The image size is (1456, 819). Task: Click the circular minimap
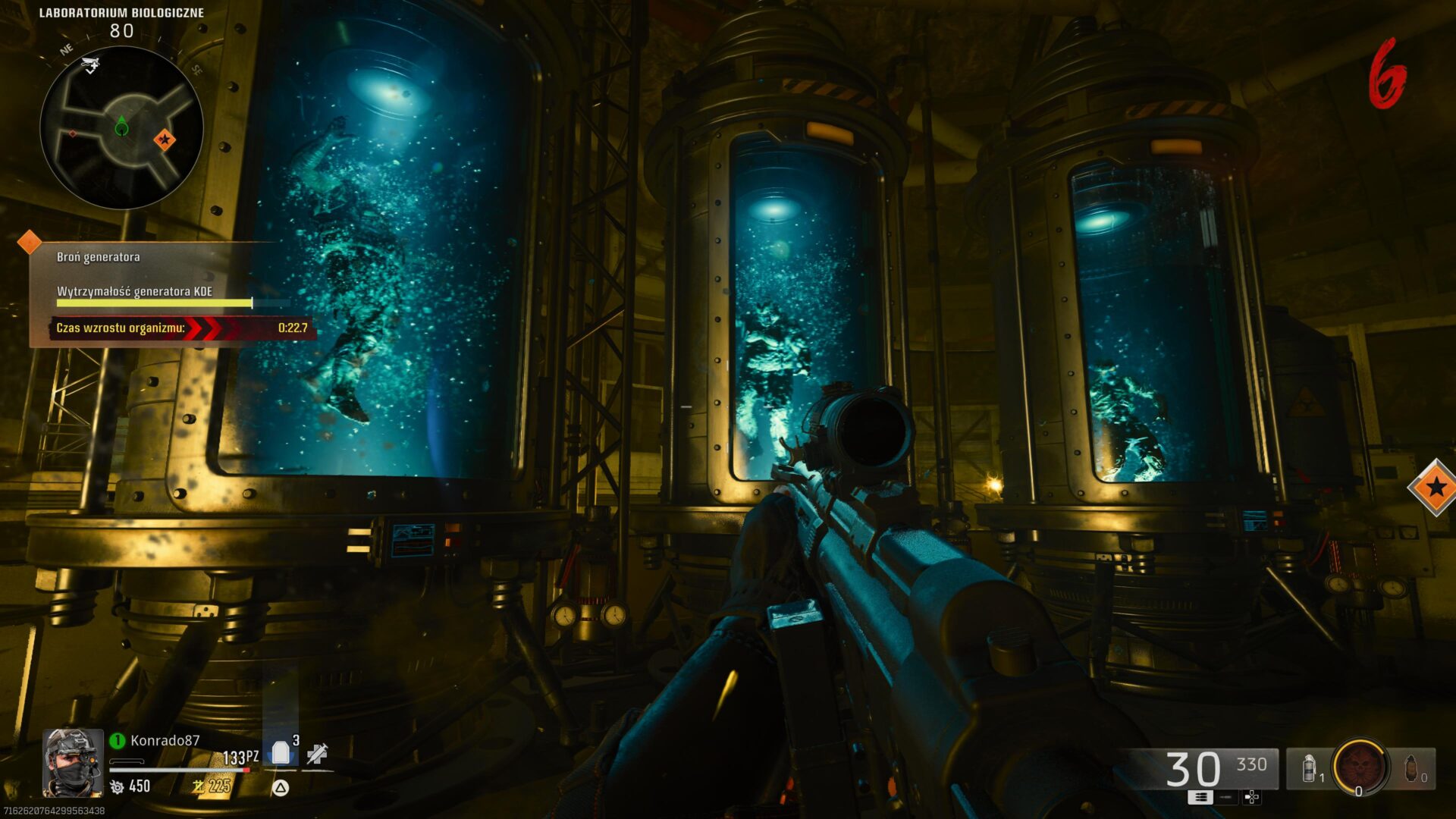121,127
